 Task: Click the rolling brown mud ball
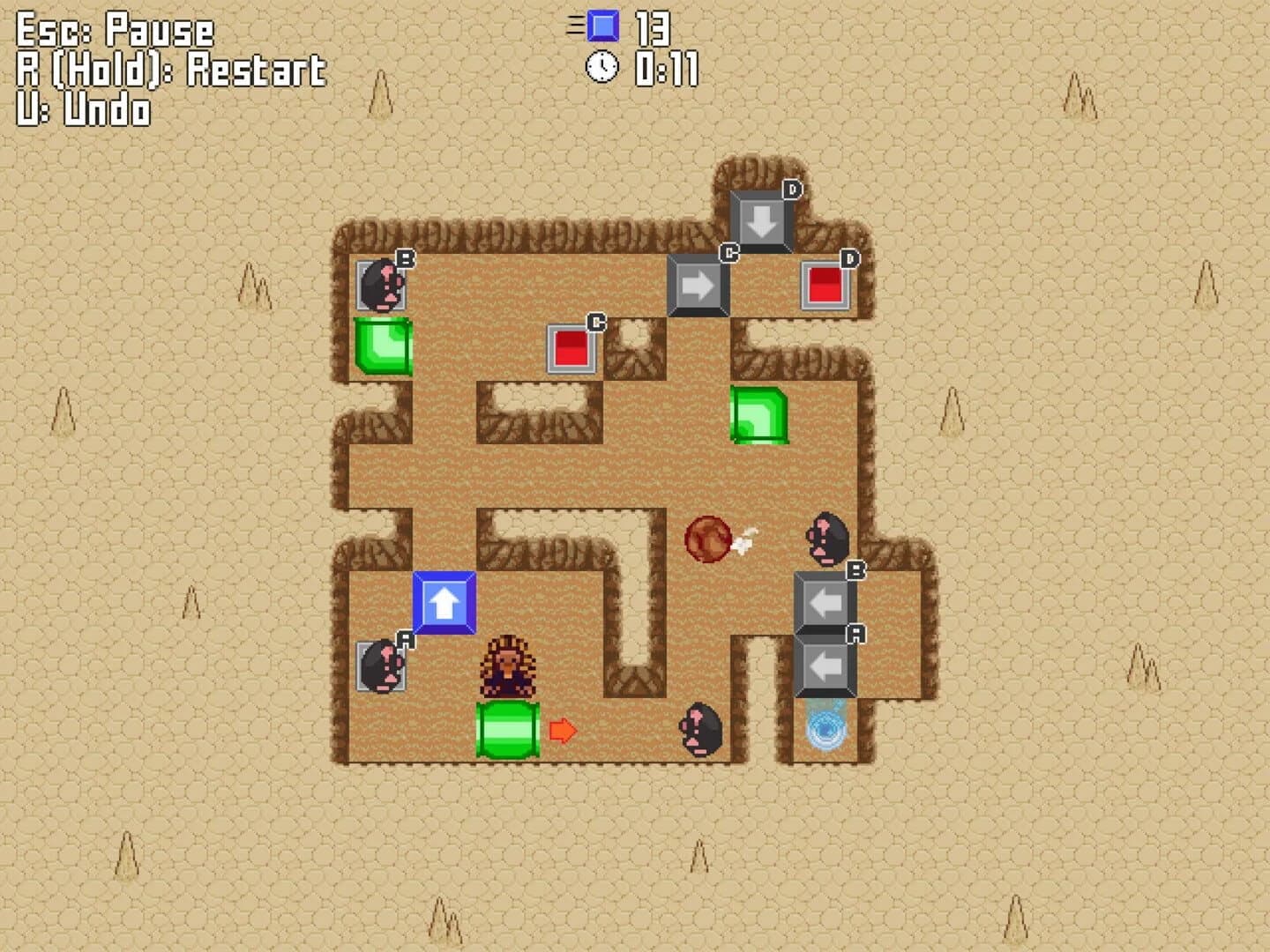(708, 539)
